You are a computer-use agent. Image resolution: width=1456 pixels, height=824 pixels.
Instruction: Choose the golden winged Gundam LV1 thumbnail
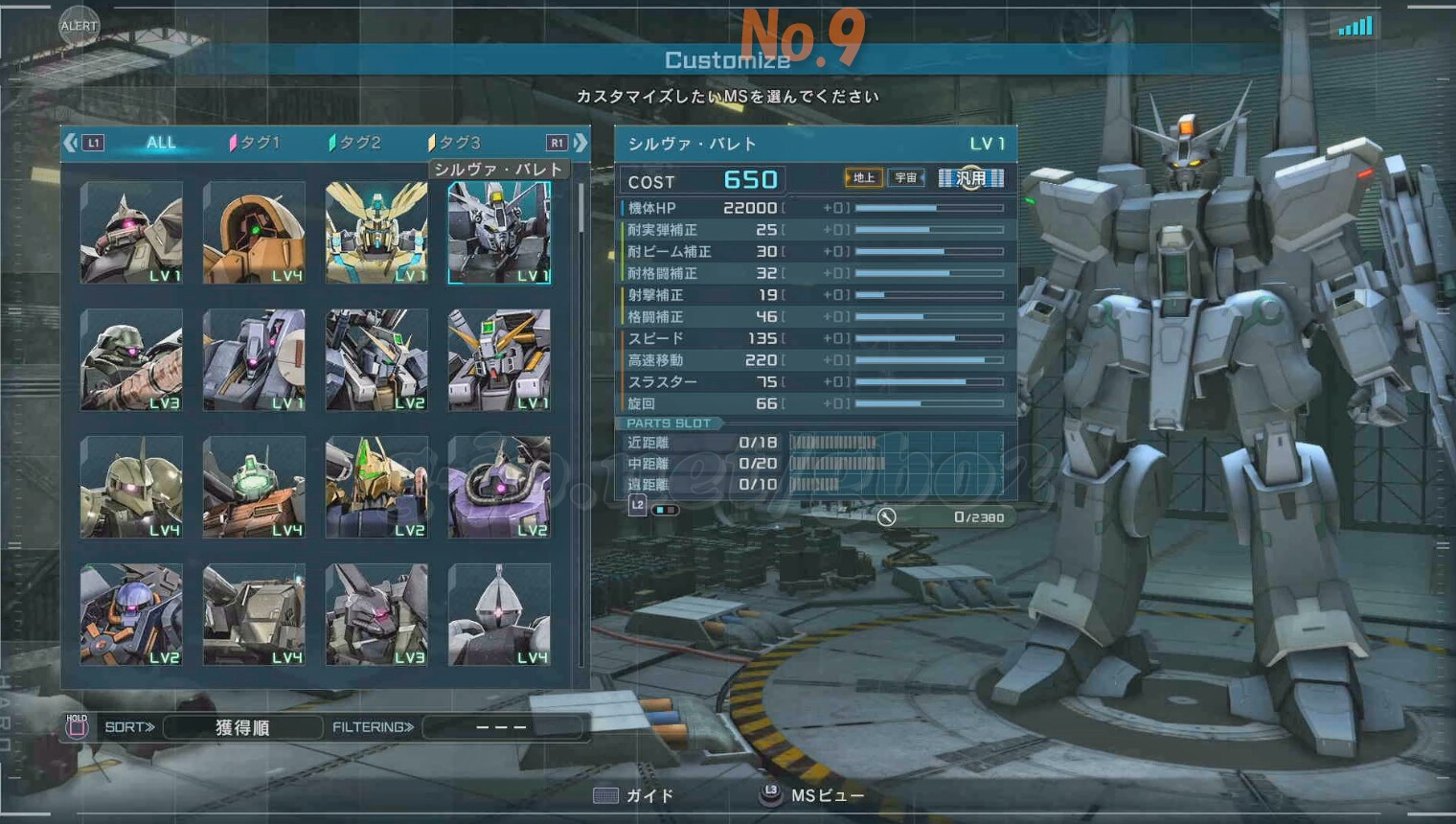point(376,233)
